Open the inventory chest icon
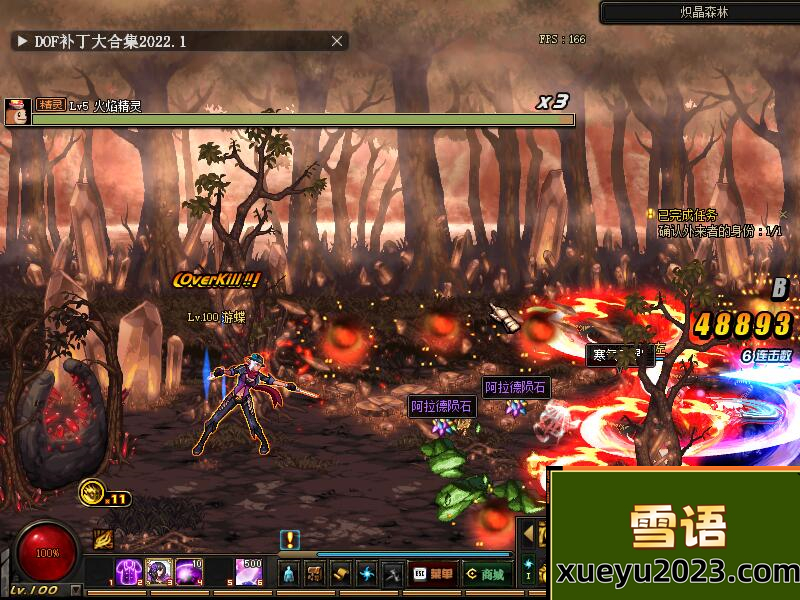Screen dimensions: 800x600 pos(315,573)
